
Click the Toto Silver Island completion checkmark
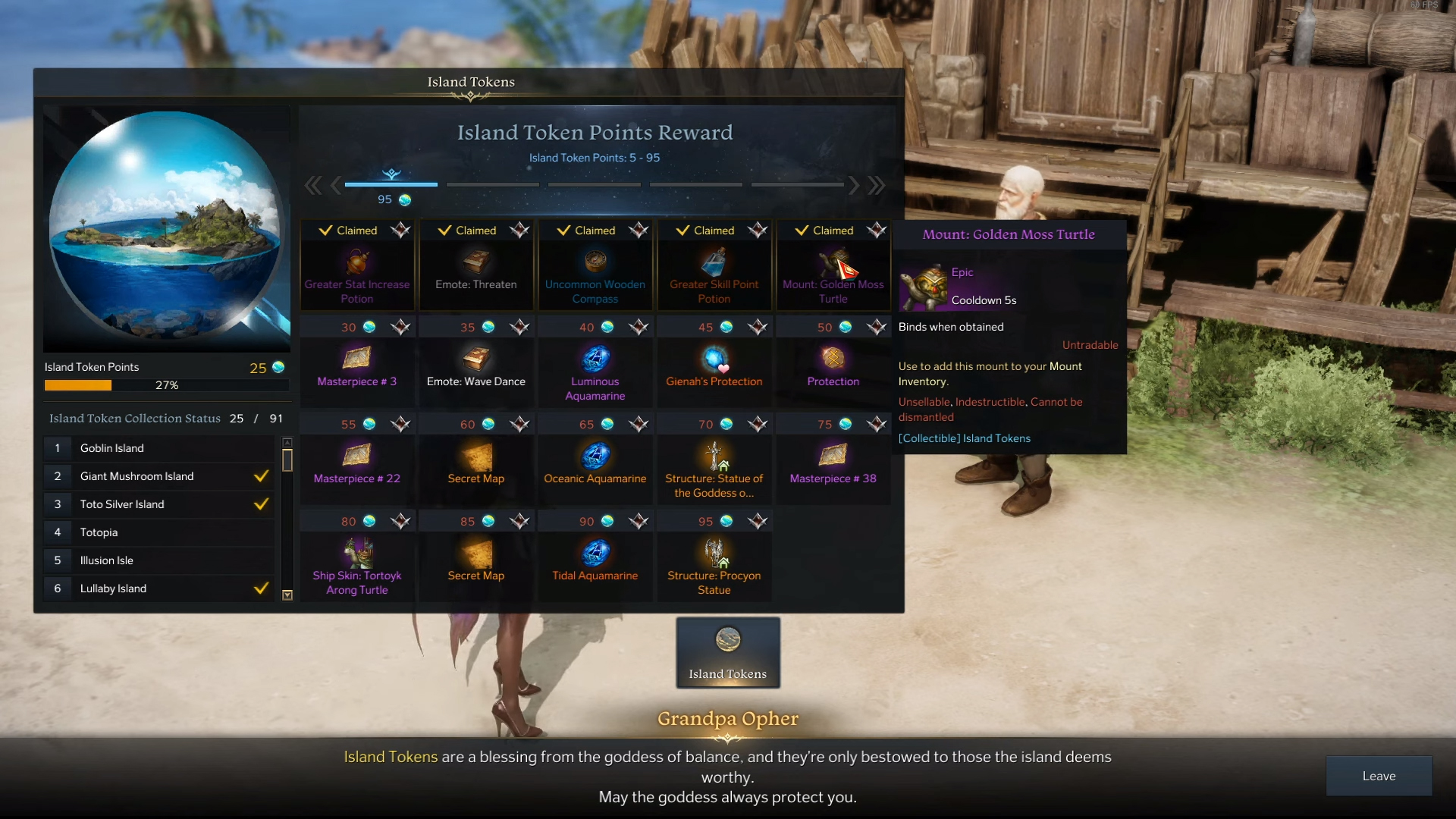pyautogui.click(x=262, y=504)
